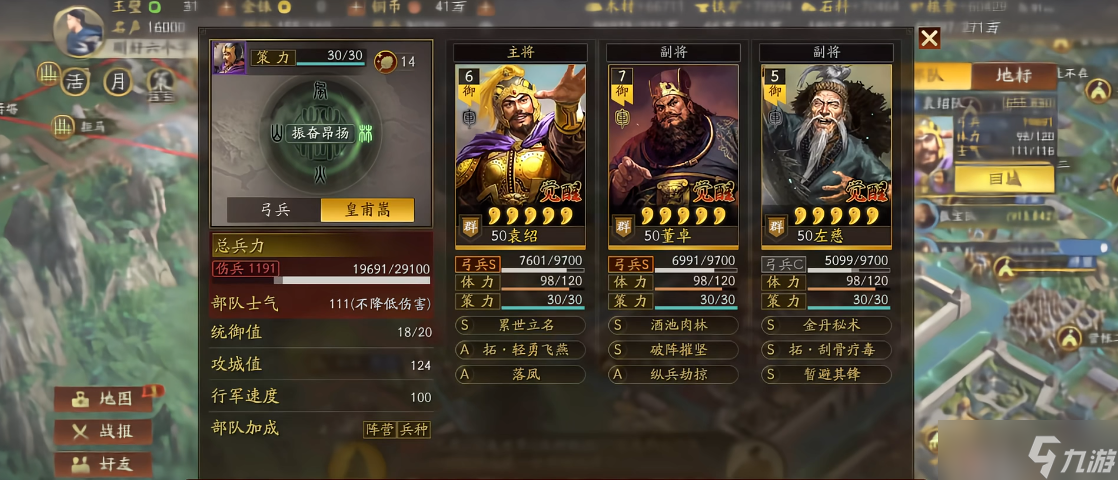
Task: View the 酒池肉林 skill
Action: 673,325
